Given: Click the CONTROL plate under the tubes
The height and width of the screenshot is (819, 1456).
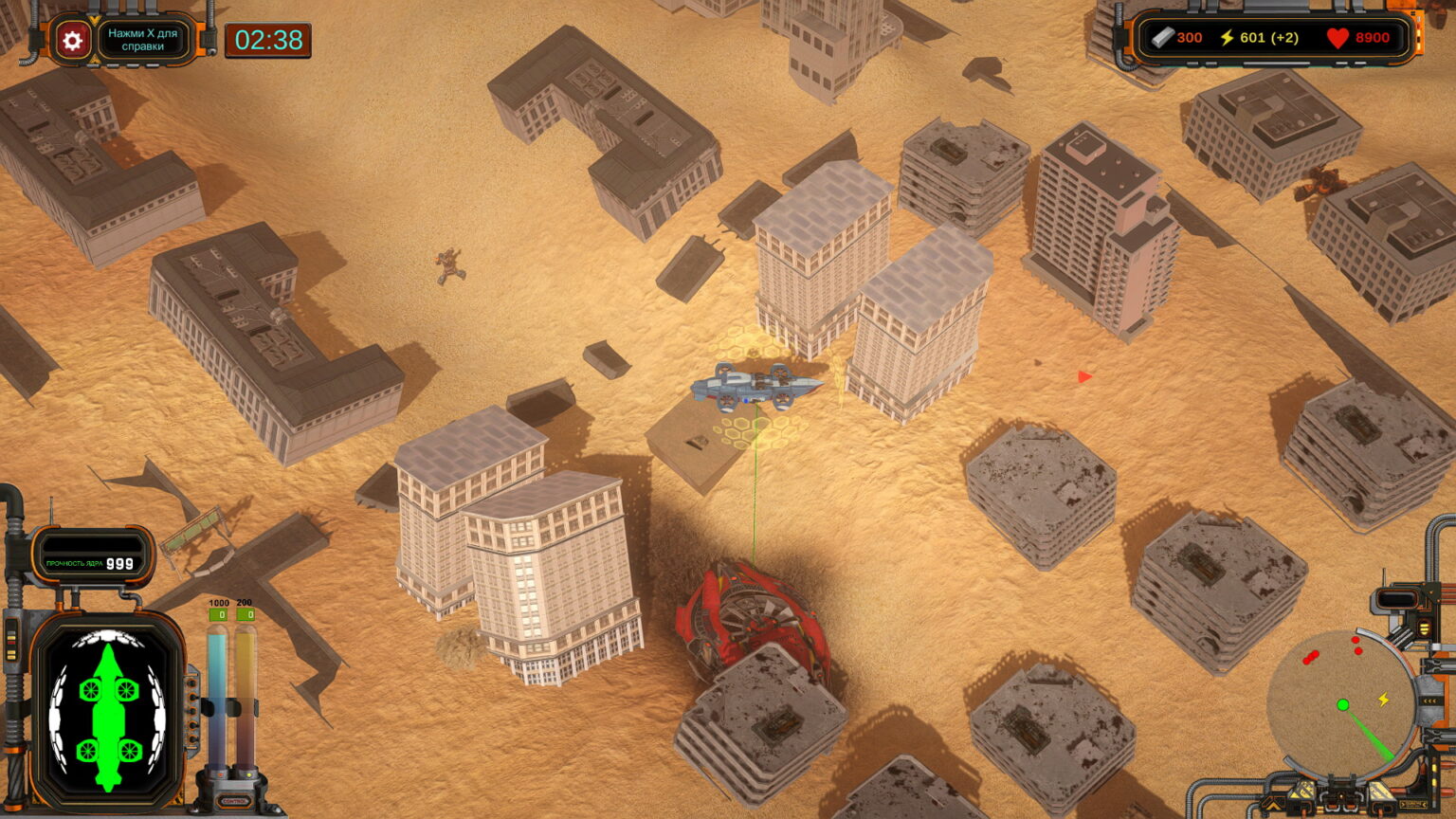Looking at the screenshot, I should click(233, 801).
